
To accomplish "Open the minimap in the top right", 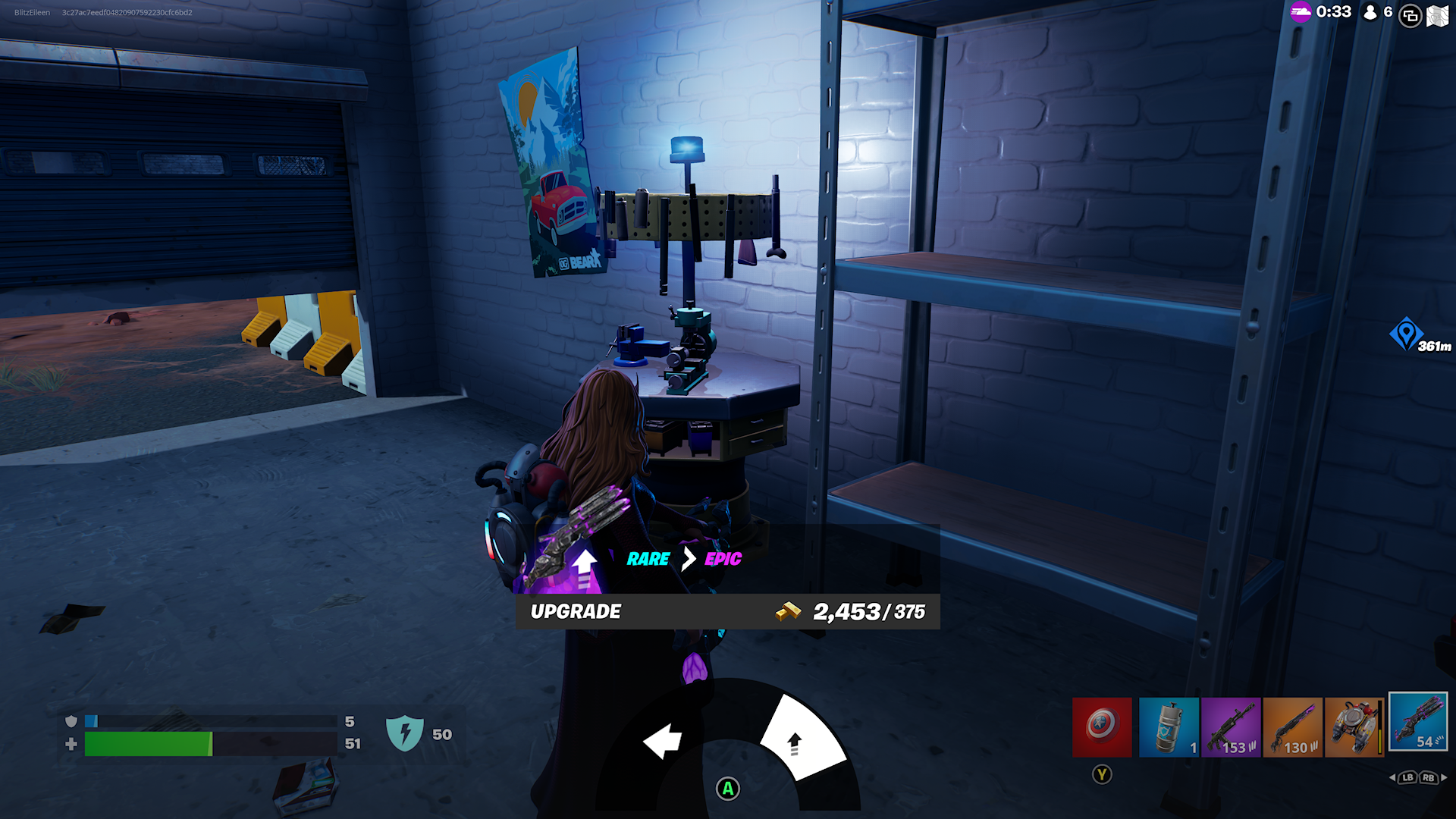I will pyautogui.click(x=1438, y=14).
